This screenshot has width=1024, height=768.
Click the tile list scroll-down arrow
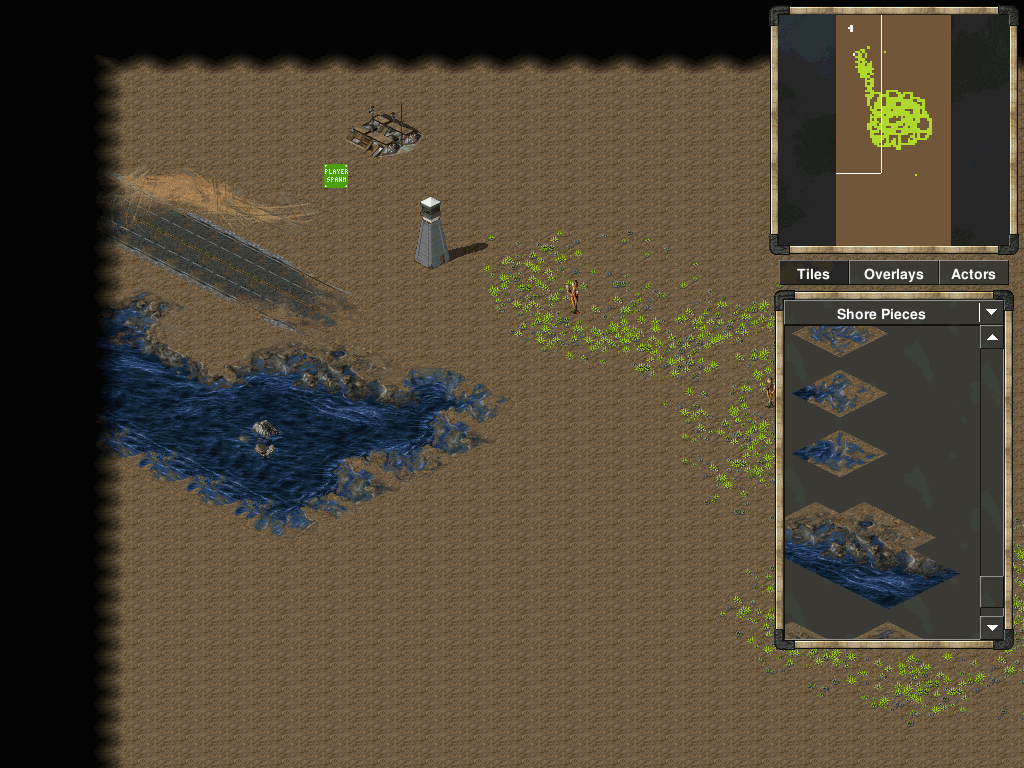991,627
